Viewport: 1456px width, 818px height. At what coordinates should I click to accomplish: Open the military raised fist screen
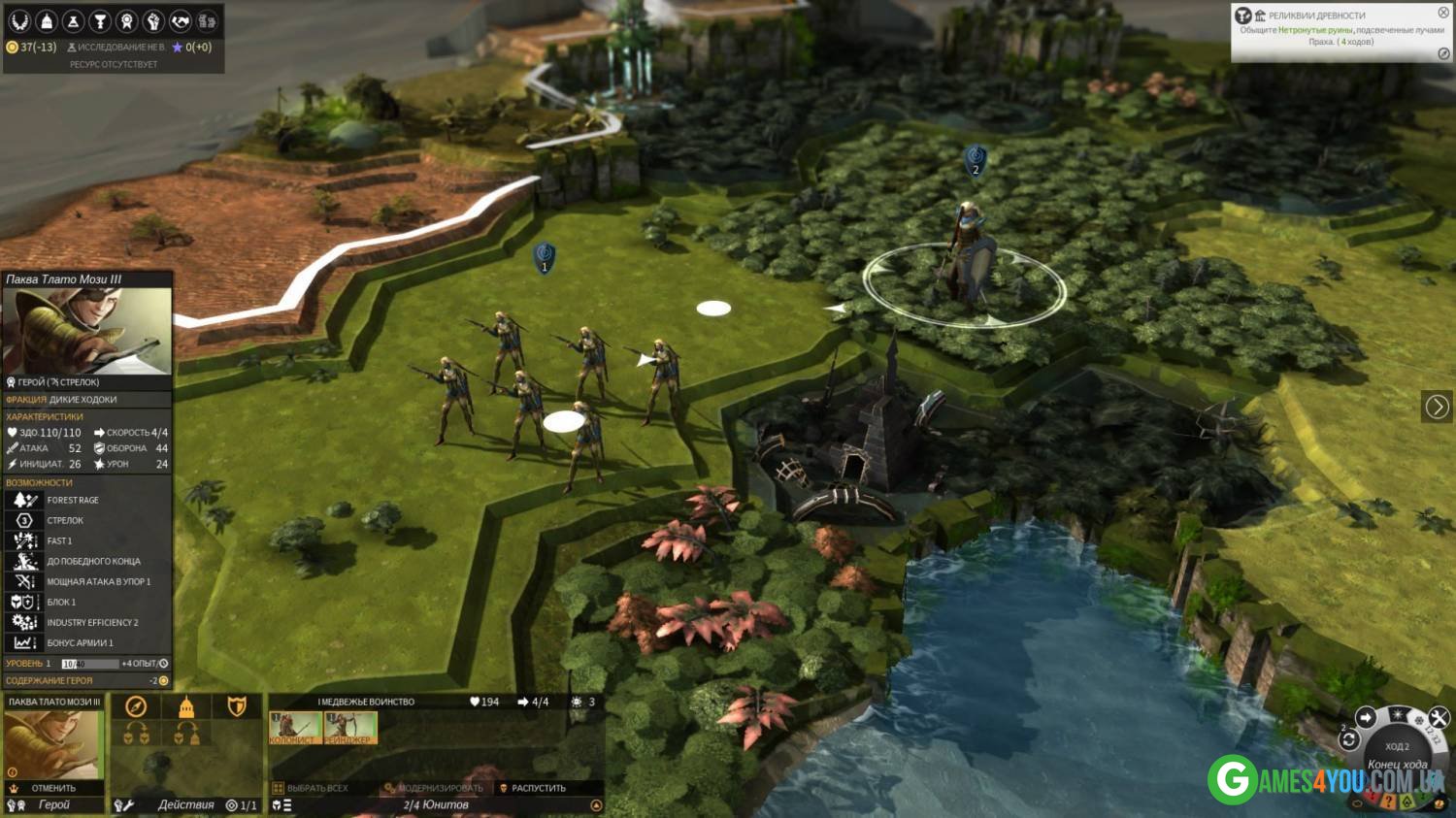(153, 20)
